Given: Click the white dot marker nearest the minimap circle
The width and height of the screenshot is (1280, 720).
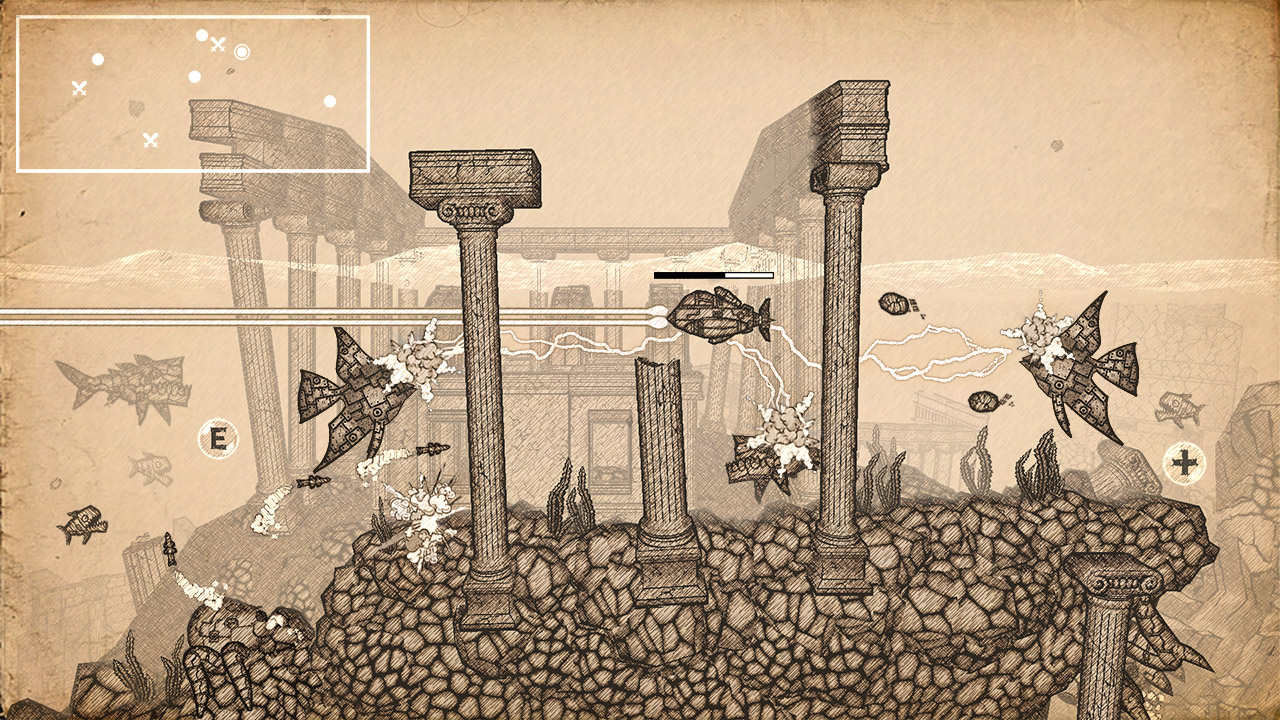Looking at the screenshot, I should coord(202,36).
